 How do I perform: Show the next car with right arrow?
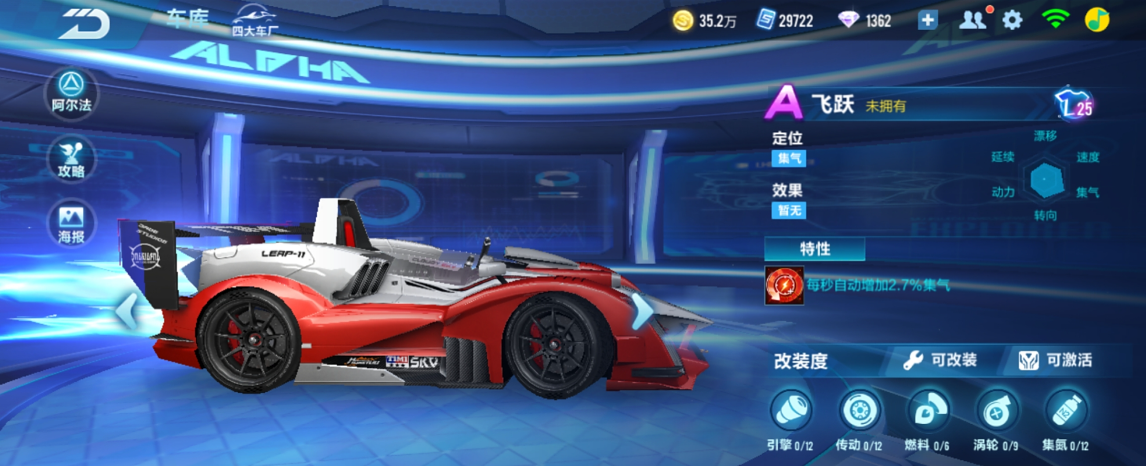click(641, 310)
